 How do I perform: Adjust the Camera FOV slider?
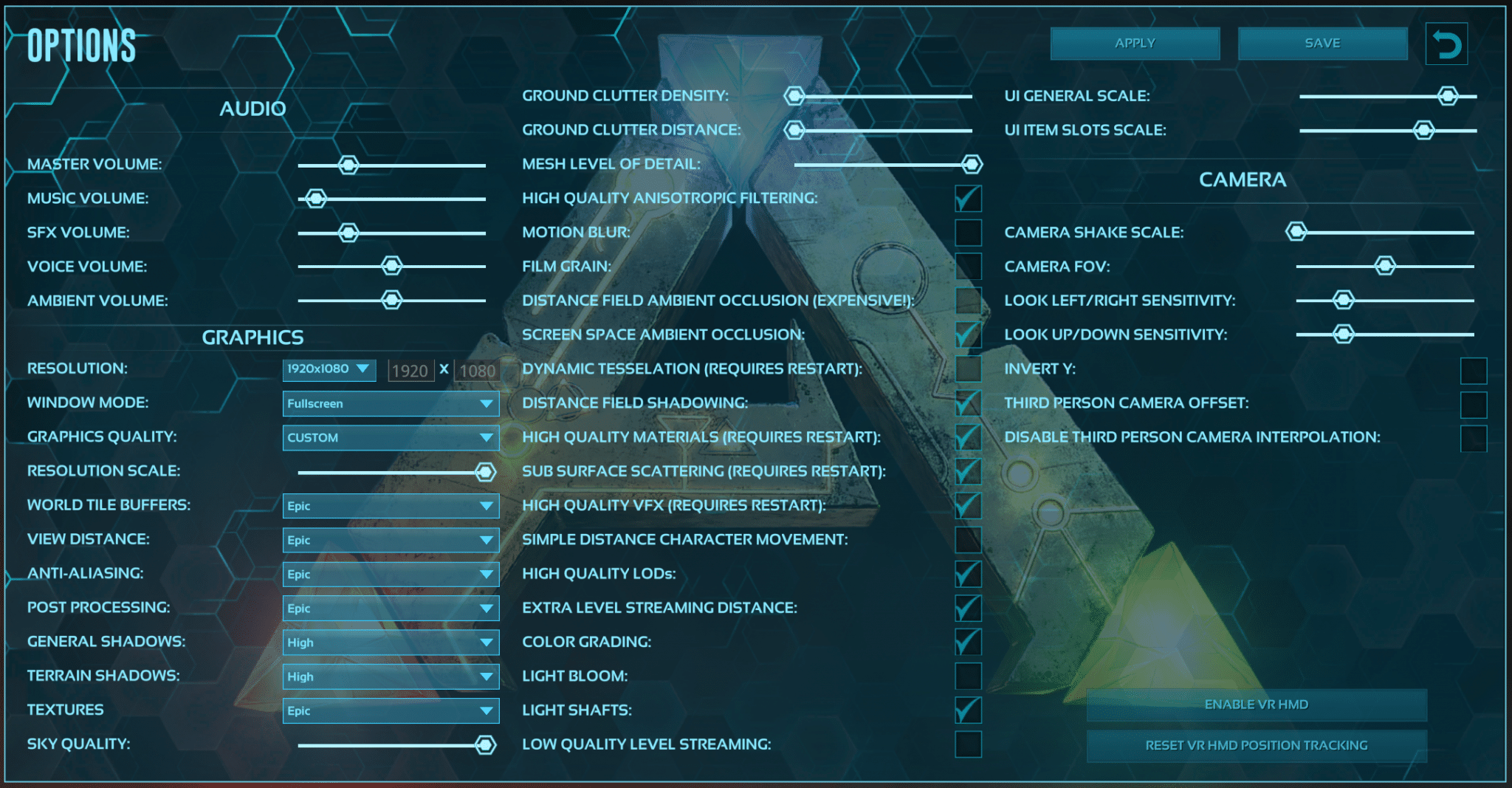[x=1384, y=266]
